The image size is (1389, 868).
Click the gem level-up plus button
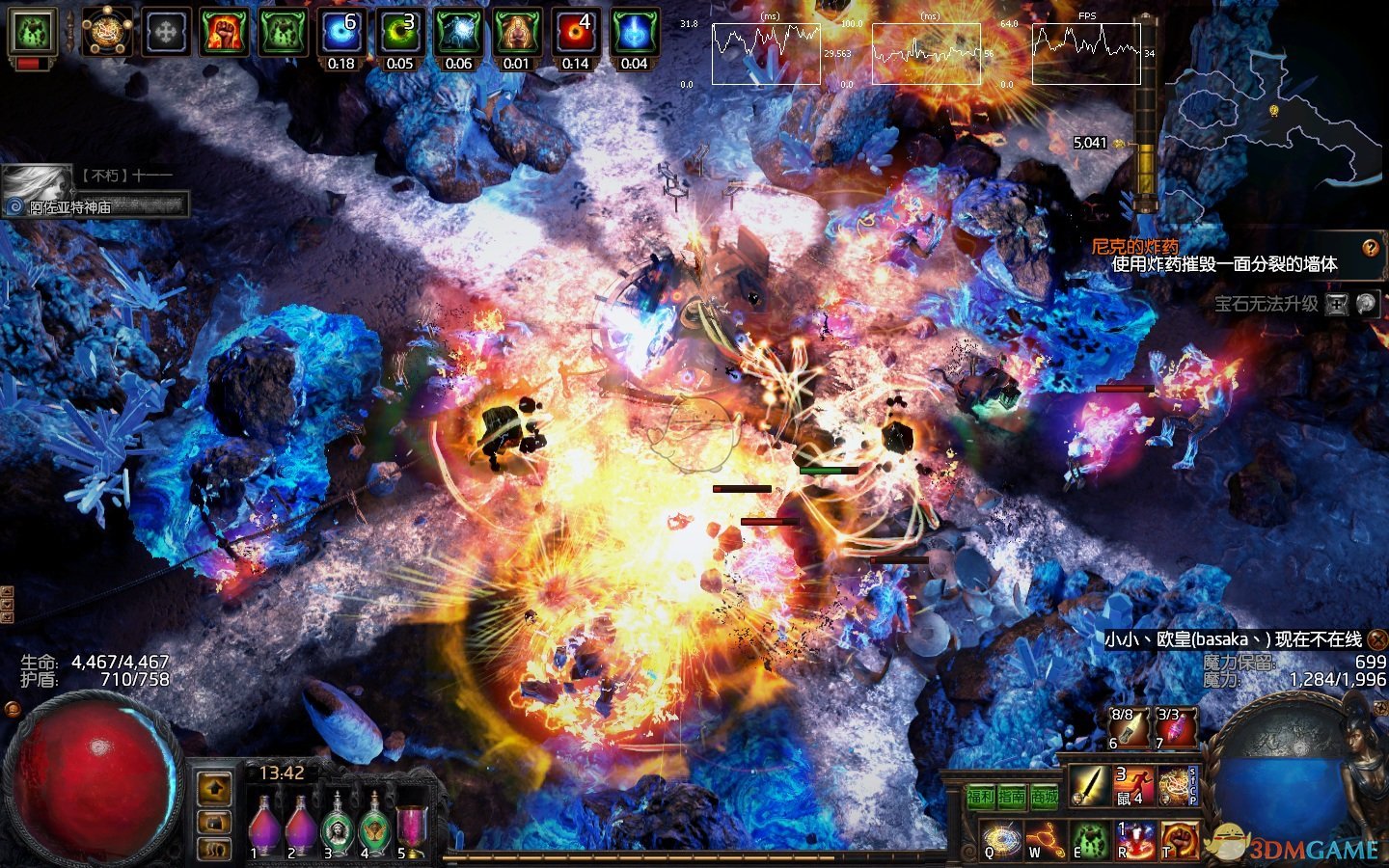point(1336,305)
